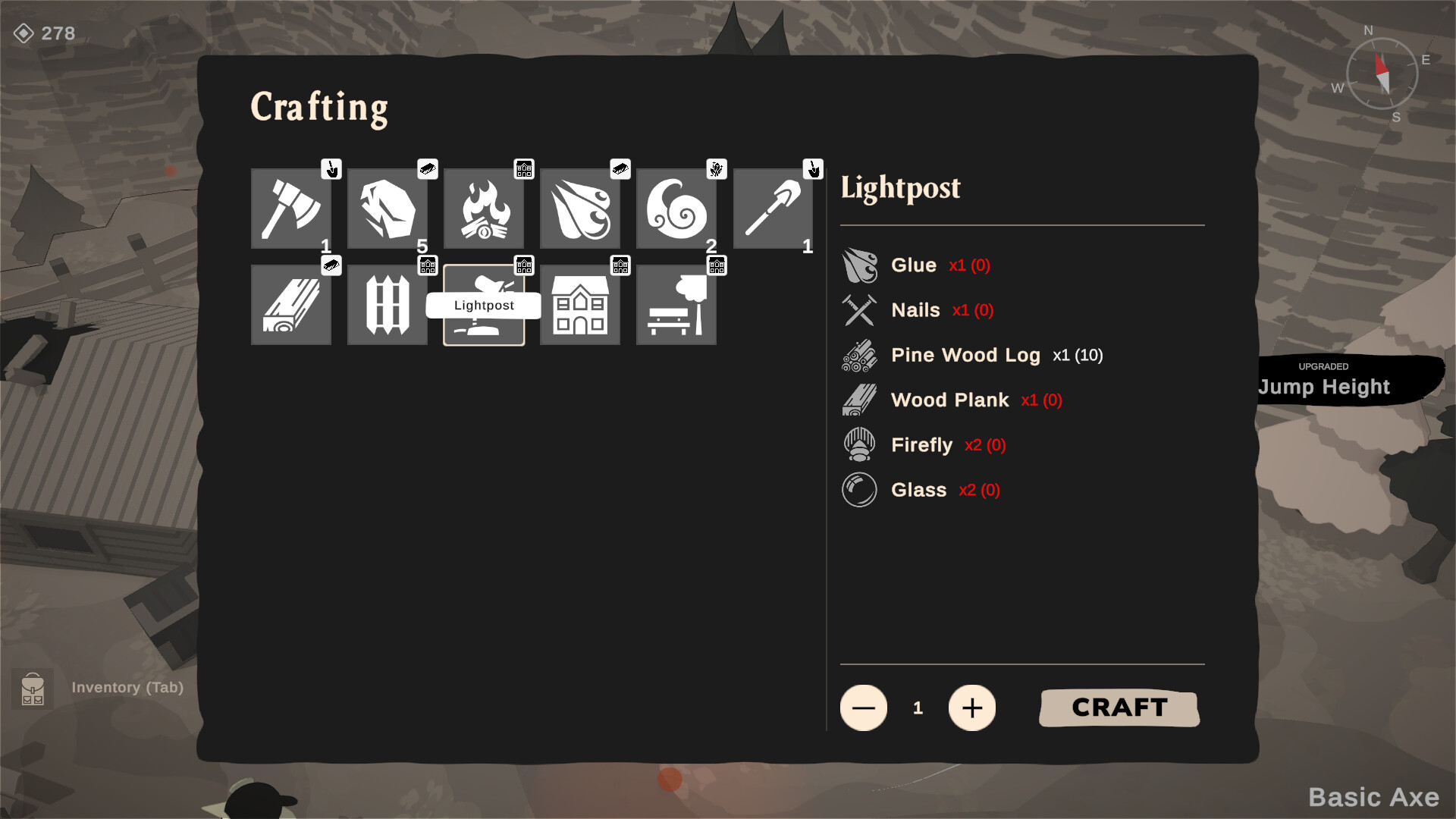Click the Glass ingredient icon

click(x=859, y=489)
